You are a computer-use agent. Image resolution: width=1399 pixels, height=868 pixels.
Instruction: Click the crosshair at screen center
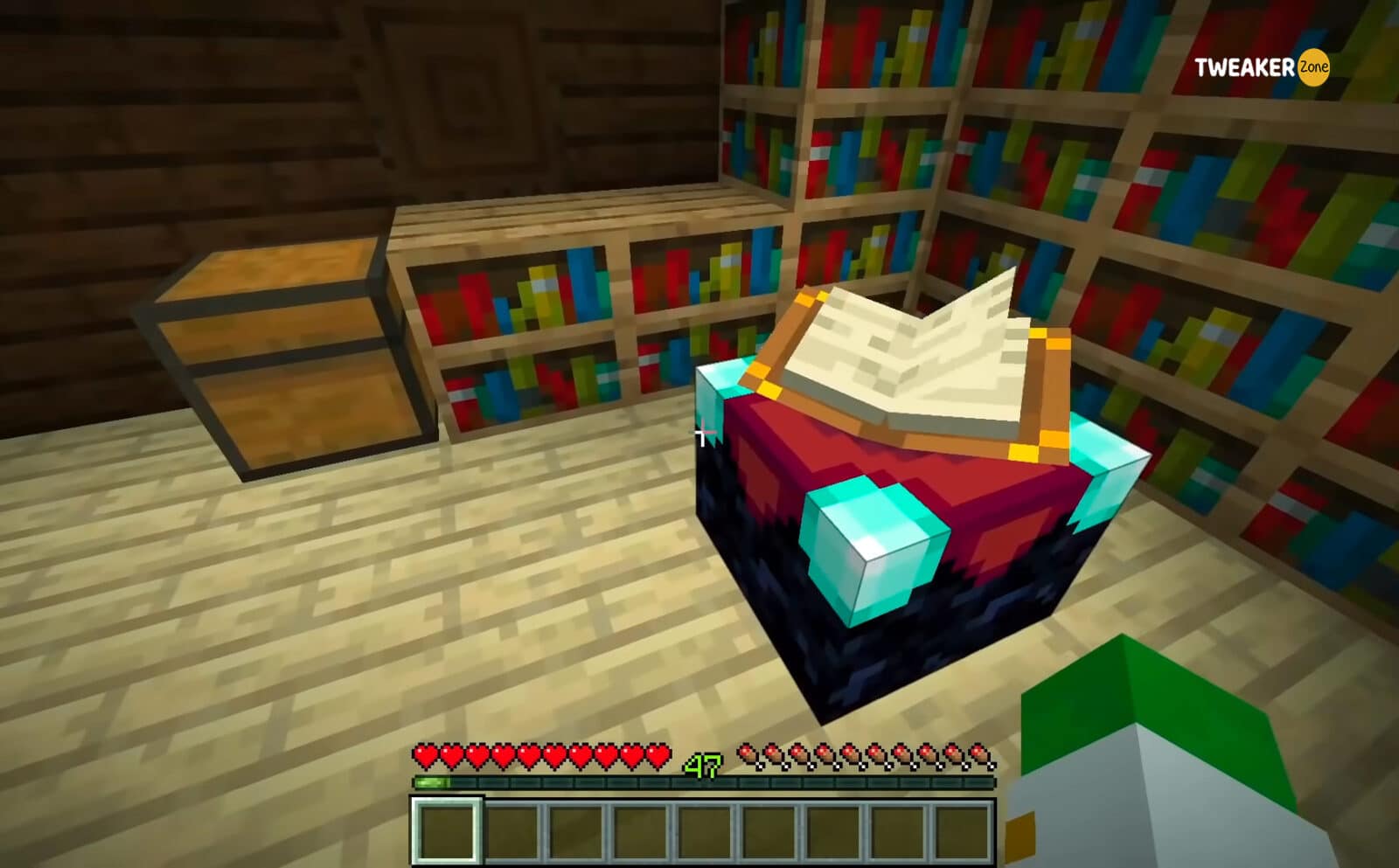(705, 431)
